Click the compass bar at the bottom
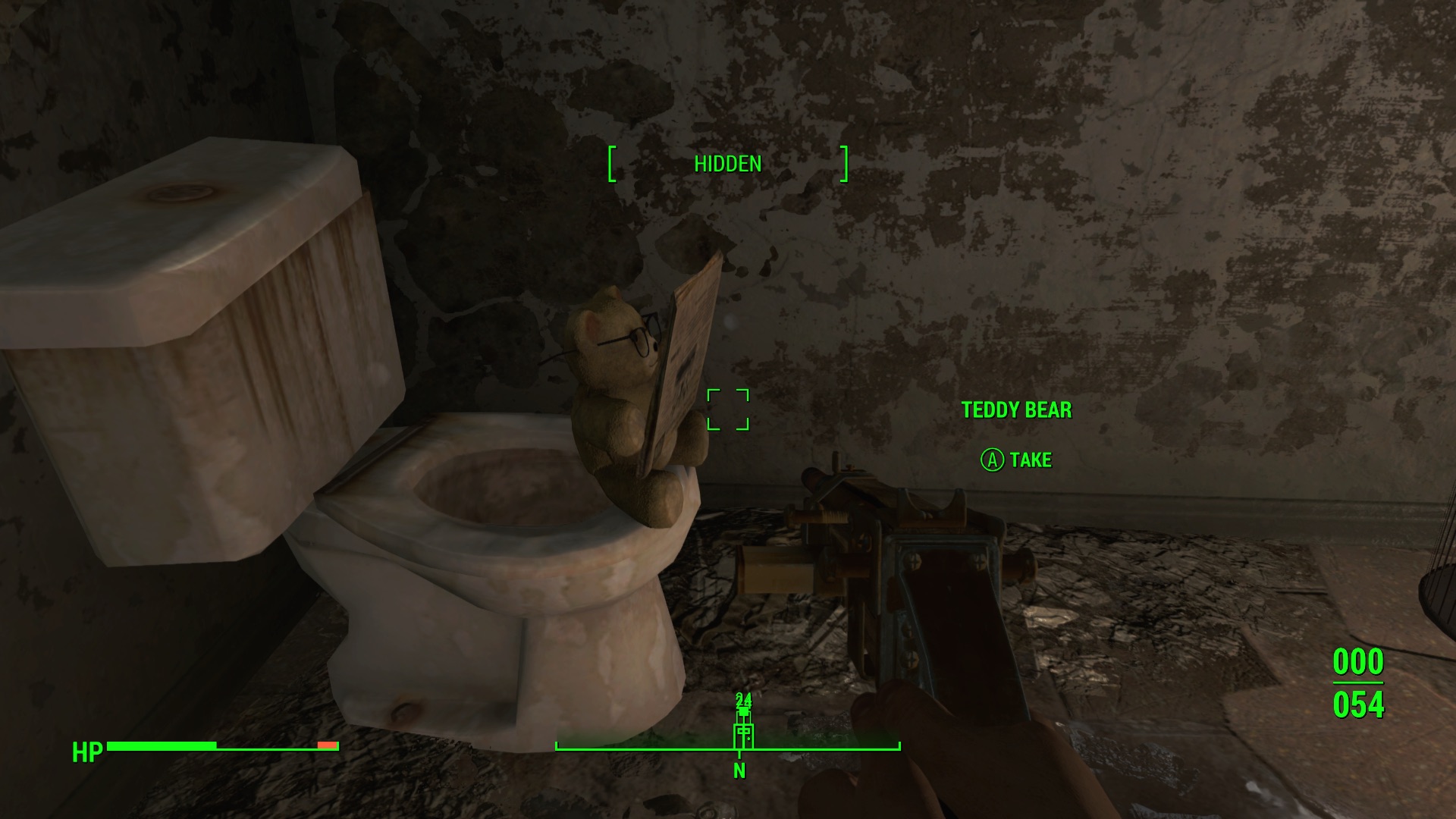 coord(819,746)
